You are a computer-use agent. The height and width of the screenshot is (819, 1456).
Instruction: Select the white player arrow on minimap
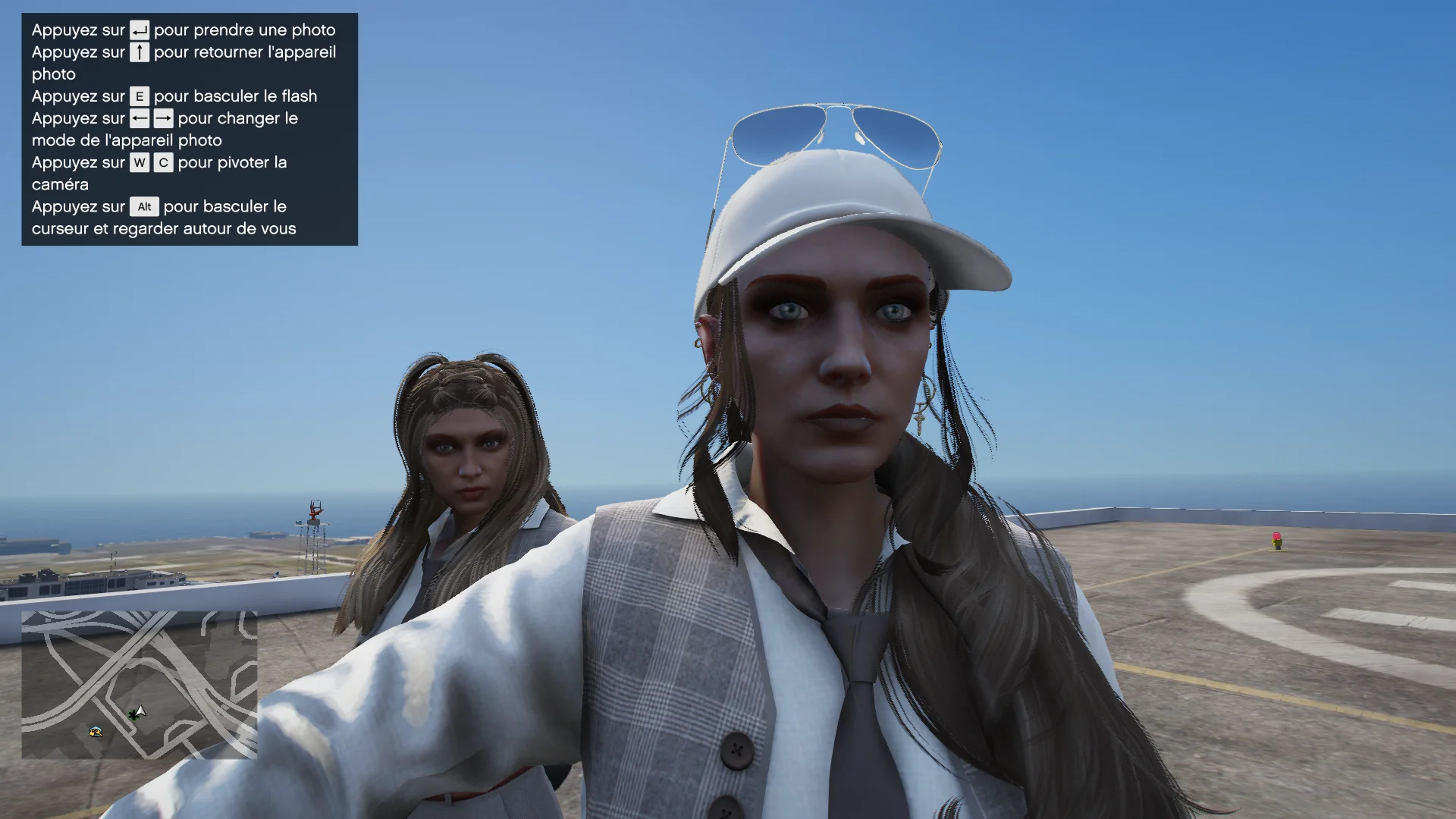click(140, 711)
